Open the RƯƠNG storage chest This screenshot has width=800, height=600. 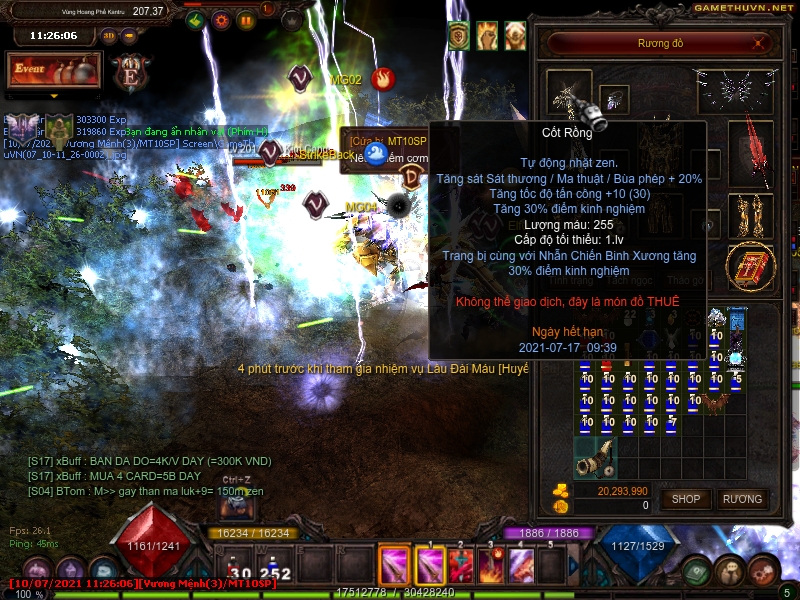coord(742,498)
